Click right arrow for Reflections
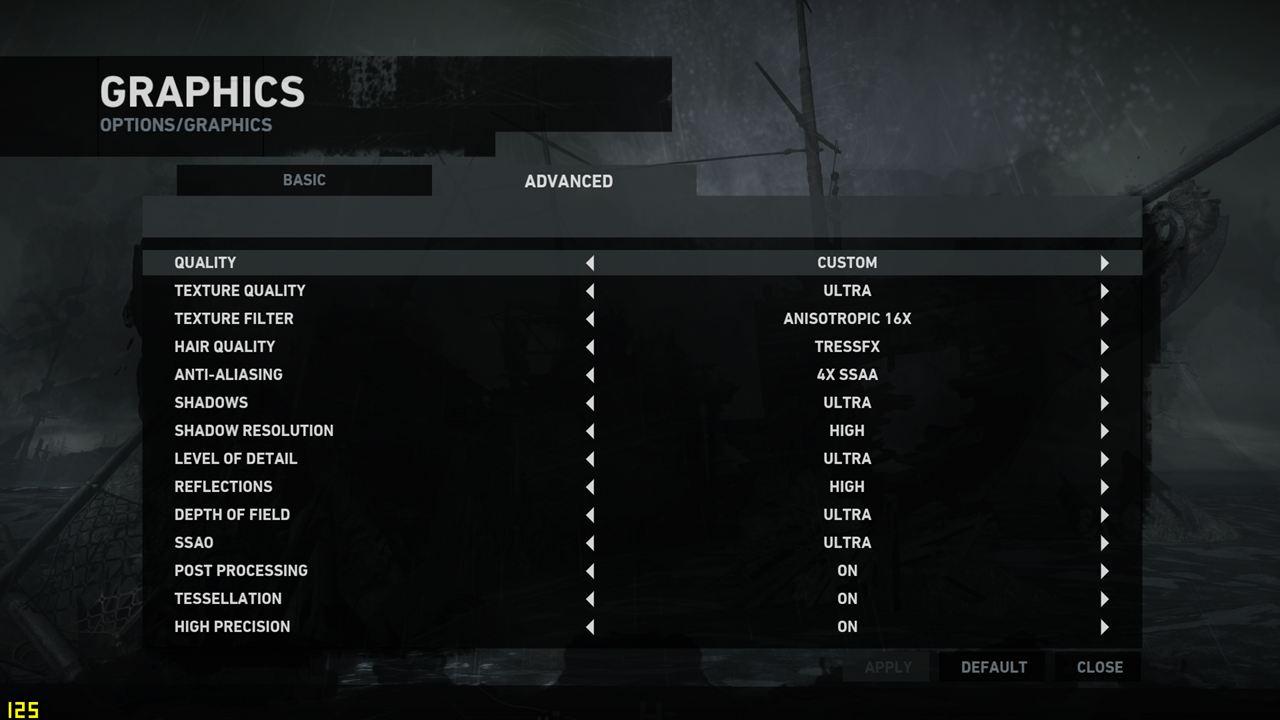The image size is (1280, 720). click(x=1104, y=487)
